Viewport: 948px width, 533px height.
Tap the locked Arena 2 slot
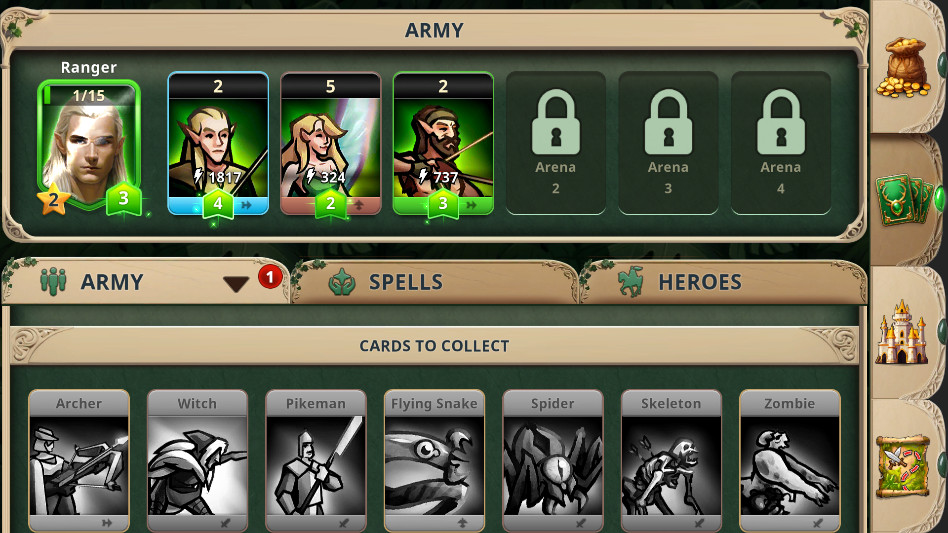coord(556,143)
